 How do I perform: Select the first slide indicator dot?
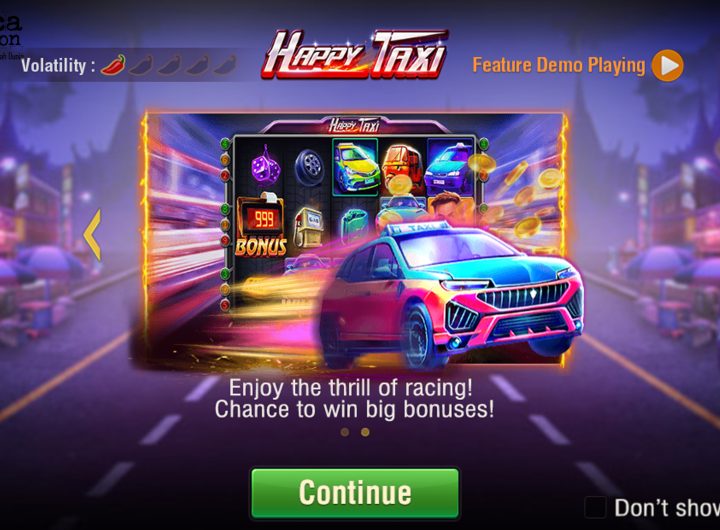click(345, 432)
